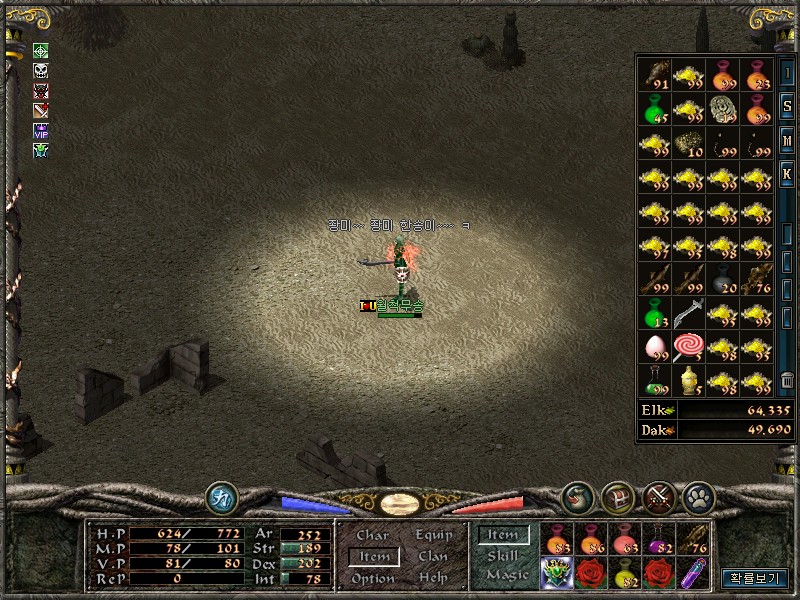This screenshot has height=600, width=800.
Task: Switch quick slots to the Magic tab
Action: click(x=507, y=575)
